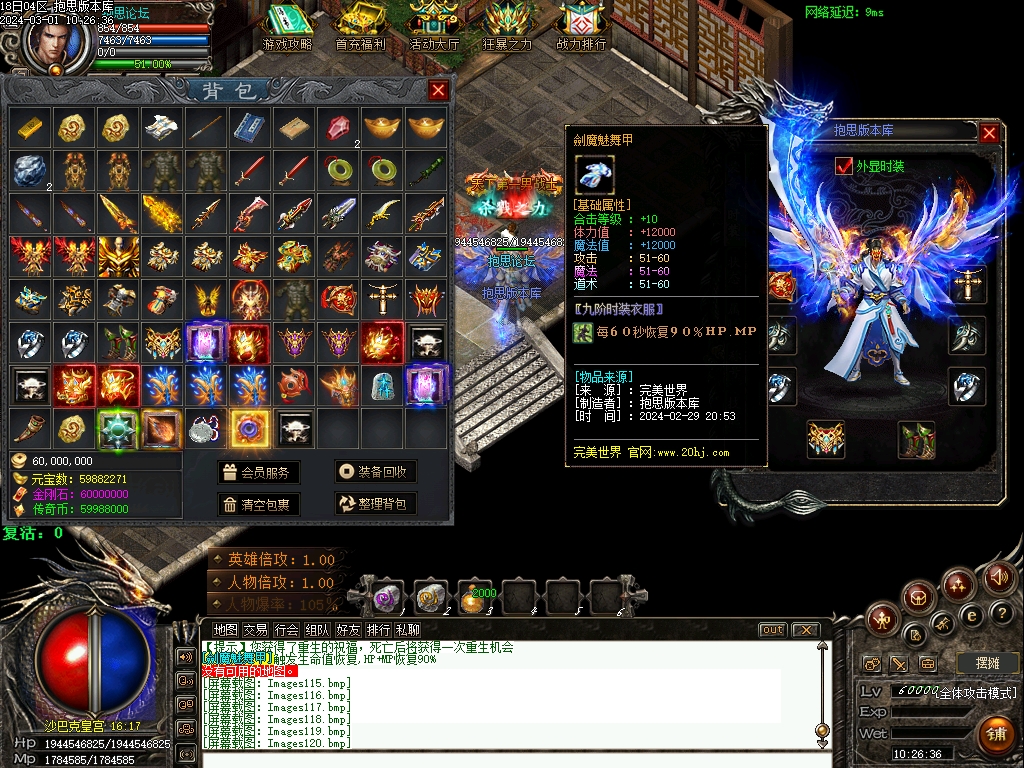Select the 私聊 private chat tab
The width and height of the screenshot is (1024, 768).
408,630
